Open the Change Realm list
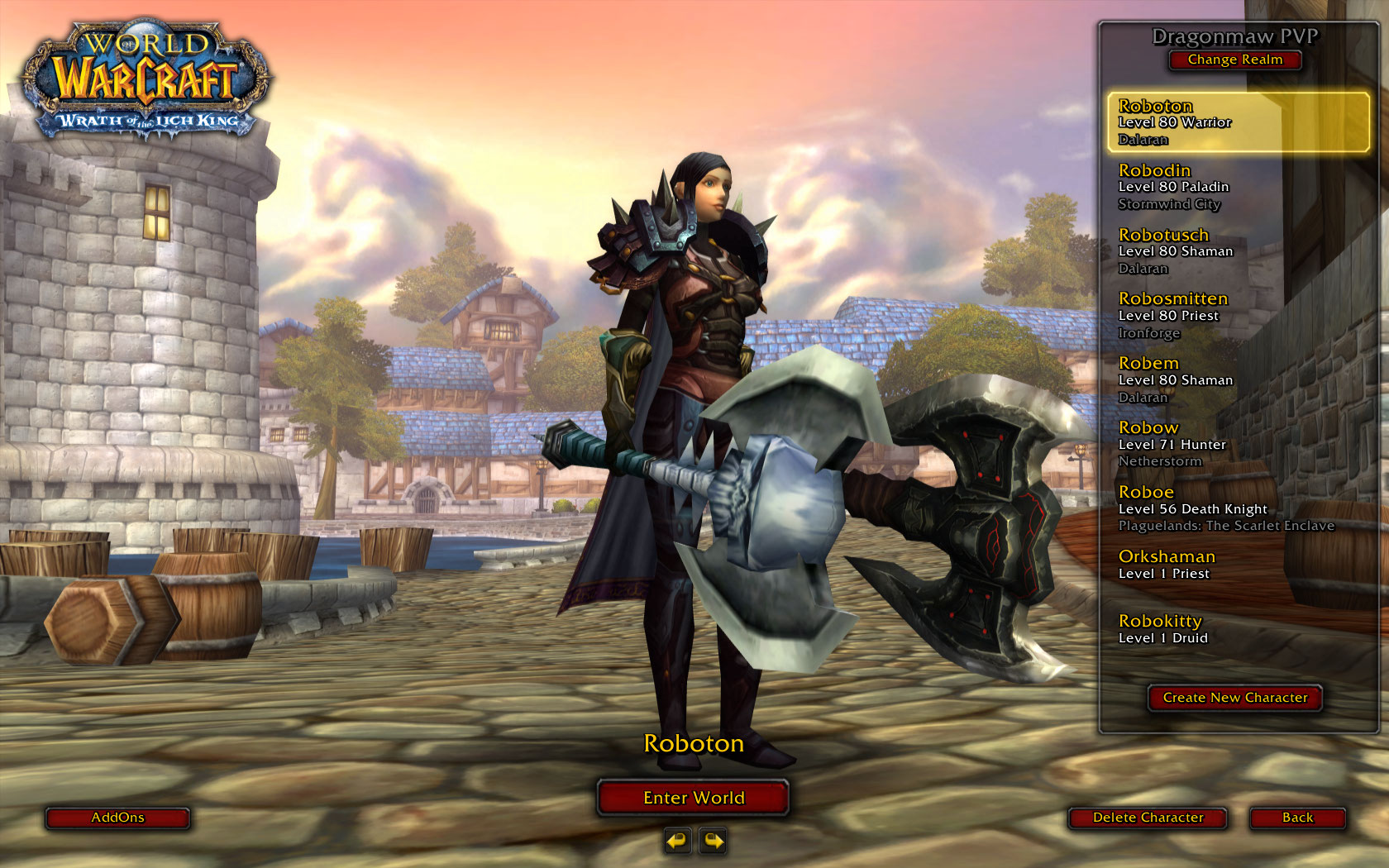Image resolution: width=1389 pixels, height=868 pixels. click(x=1234, y=60)
